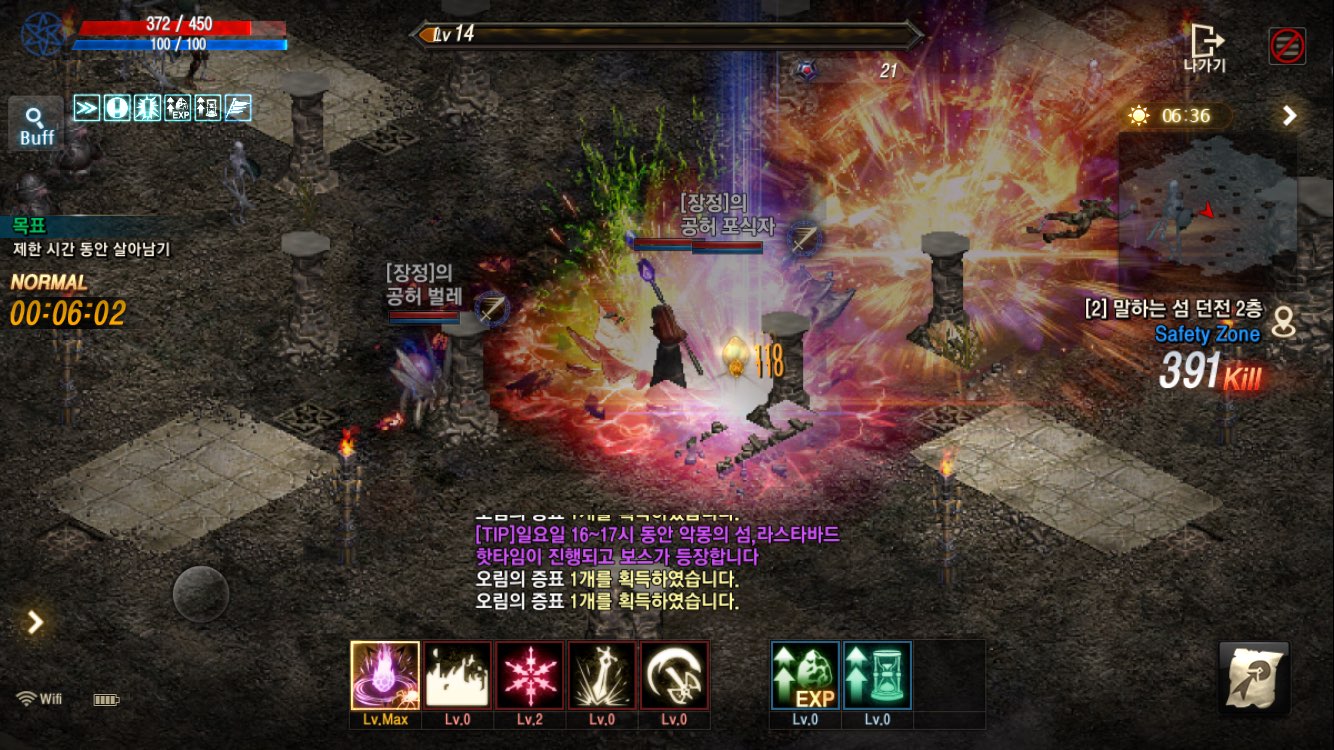Tap the 나가기 exit button
Image resolution: width=1334 pixels, height=750 pixels.
coord(1205,47)
